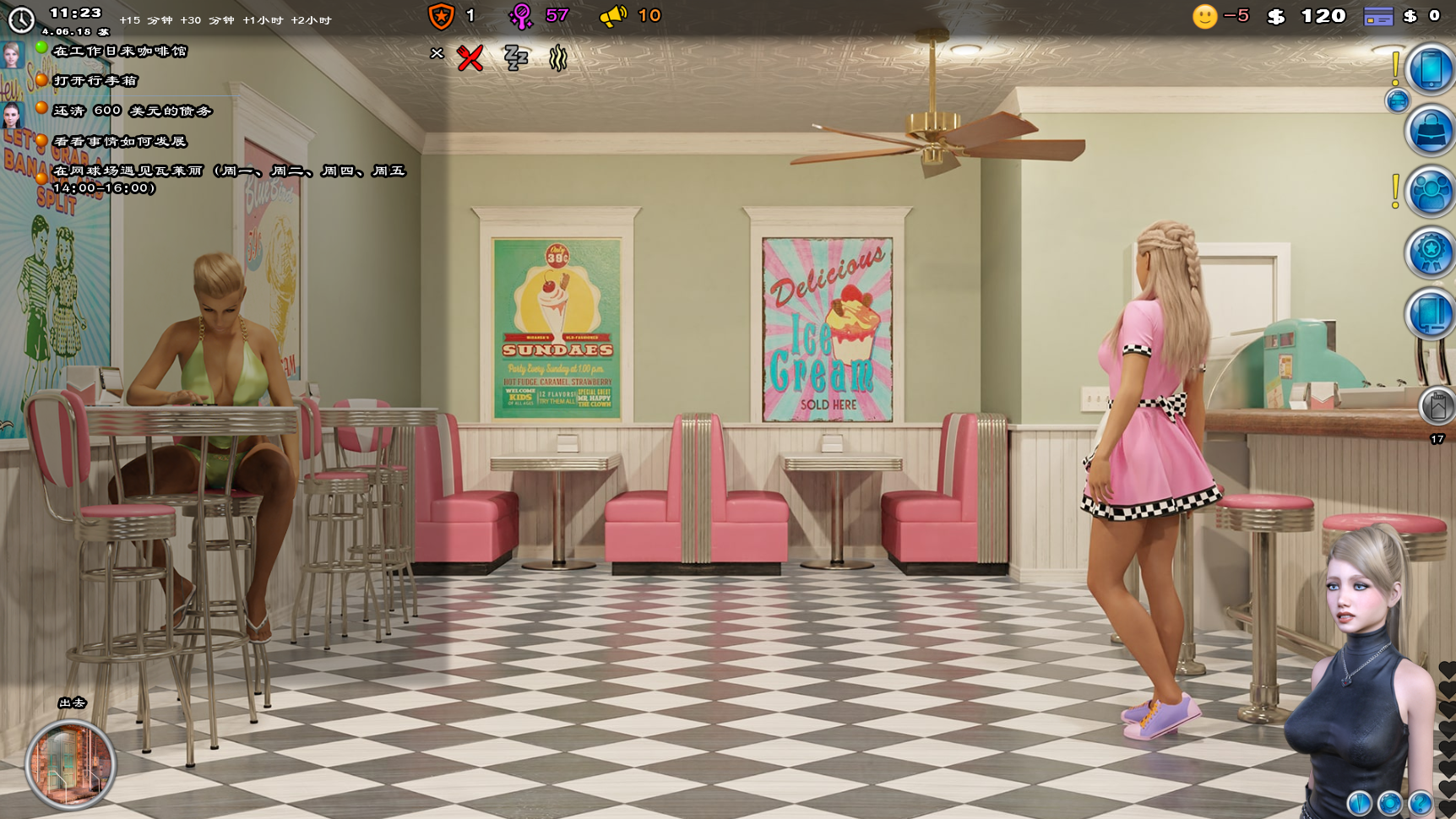Skip ahead +2小时

click(x=311, y=20)
